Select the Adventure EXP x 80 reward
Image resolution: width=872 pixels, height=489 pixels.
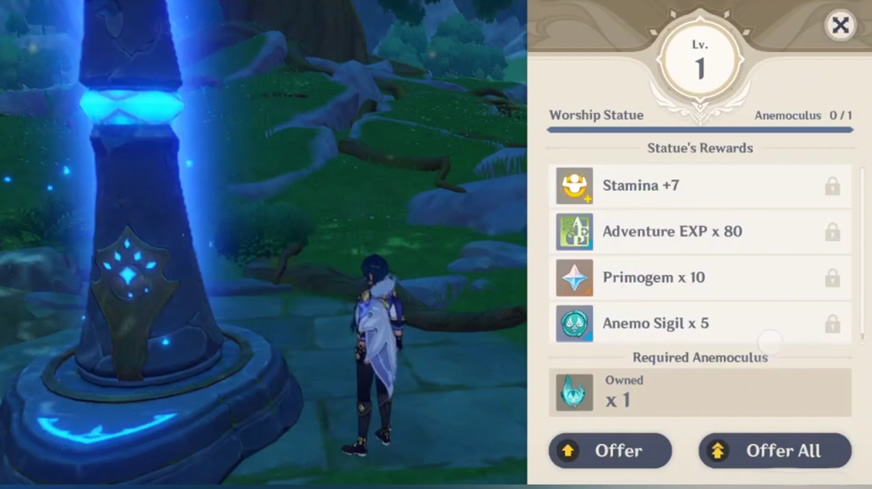click(700, 232)
